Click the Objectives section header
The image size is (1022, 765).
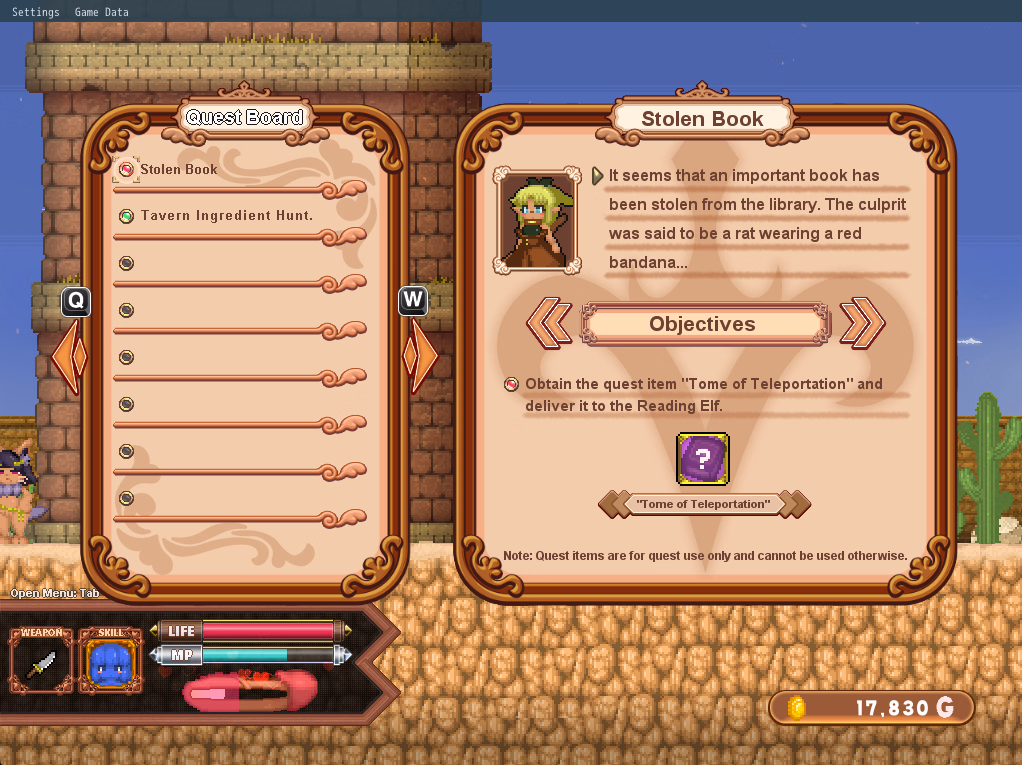(703, 324)
